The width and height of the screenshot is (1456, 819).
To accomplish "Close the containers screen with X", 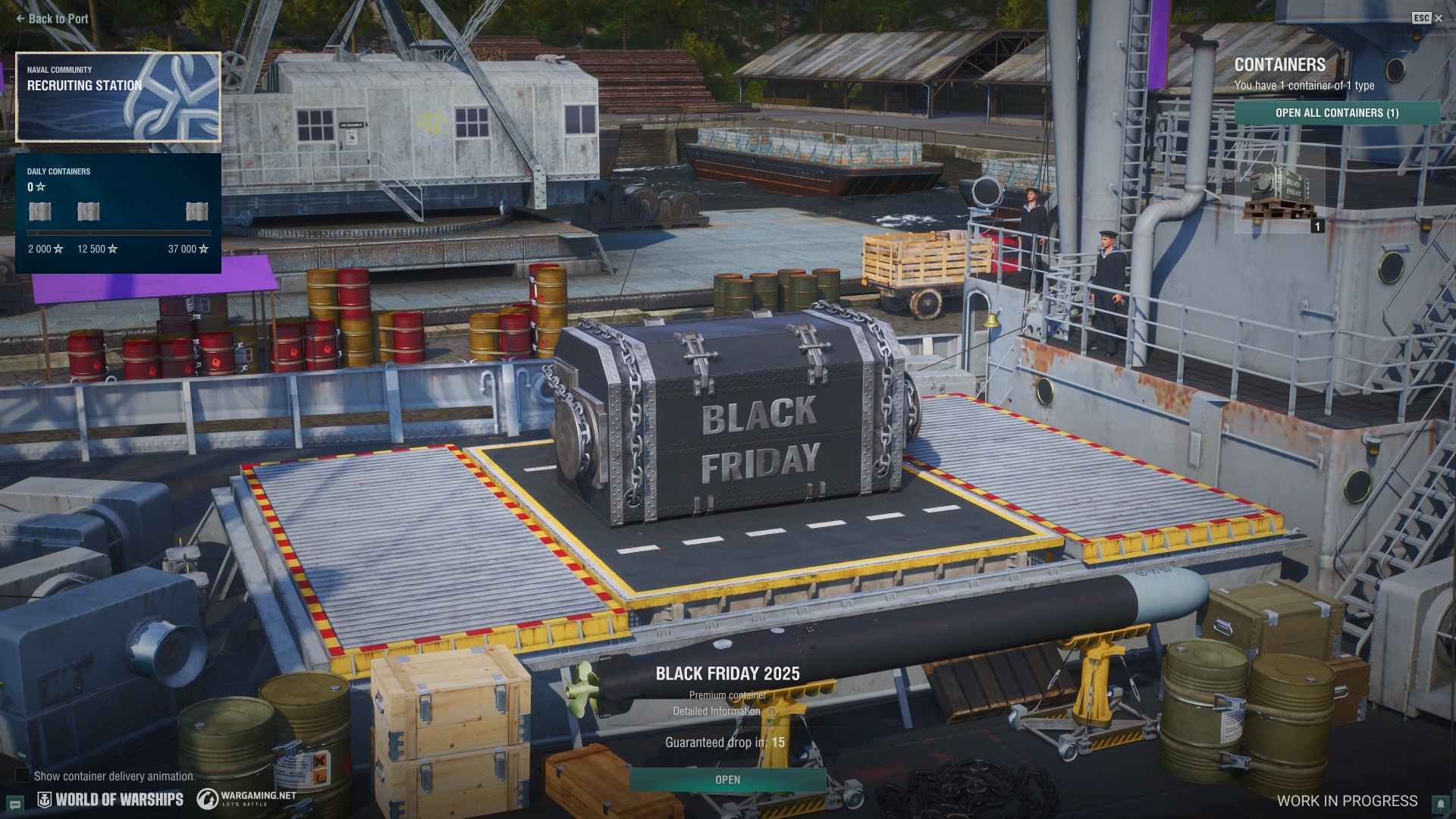I will (1439, 18).
